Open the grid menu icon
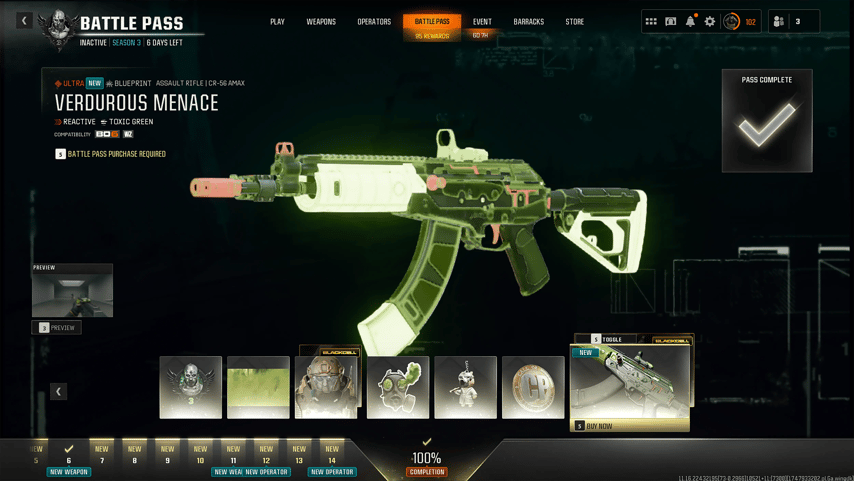854x481 pixels. pyautogui.click(x=651, y=21)
